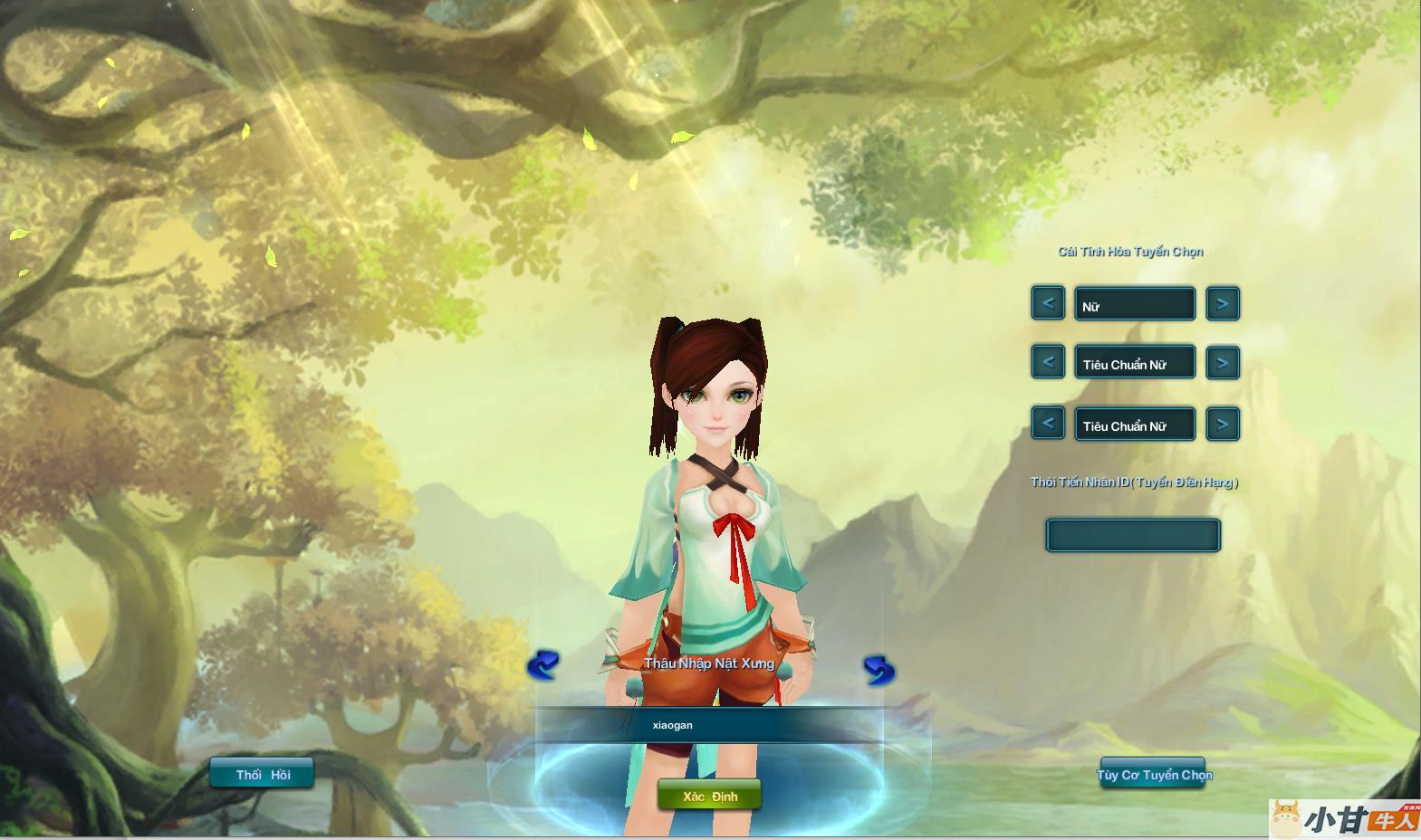Confirm with the green Xác Định button
This screenshot has height=840, width=1421.
tap(709, 796)
